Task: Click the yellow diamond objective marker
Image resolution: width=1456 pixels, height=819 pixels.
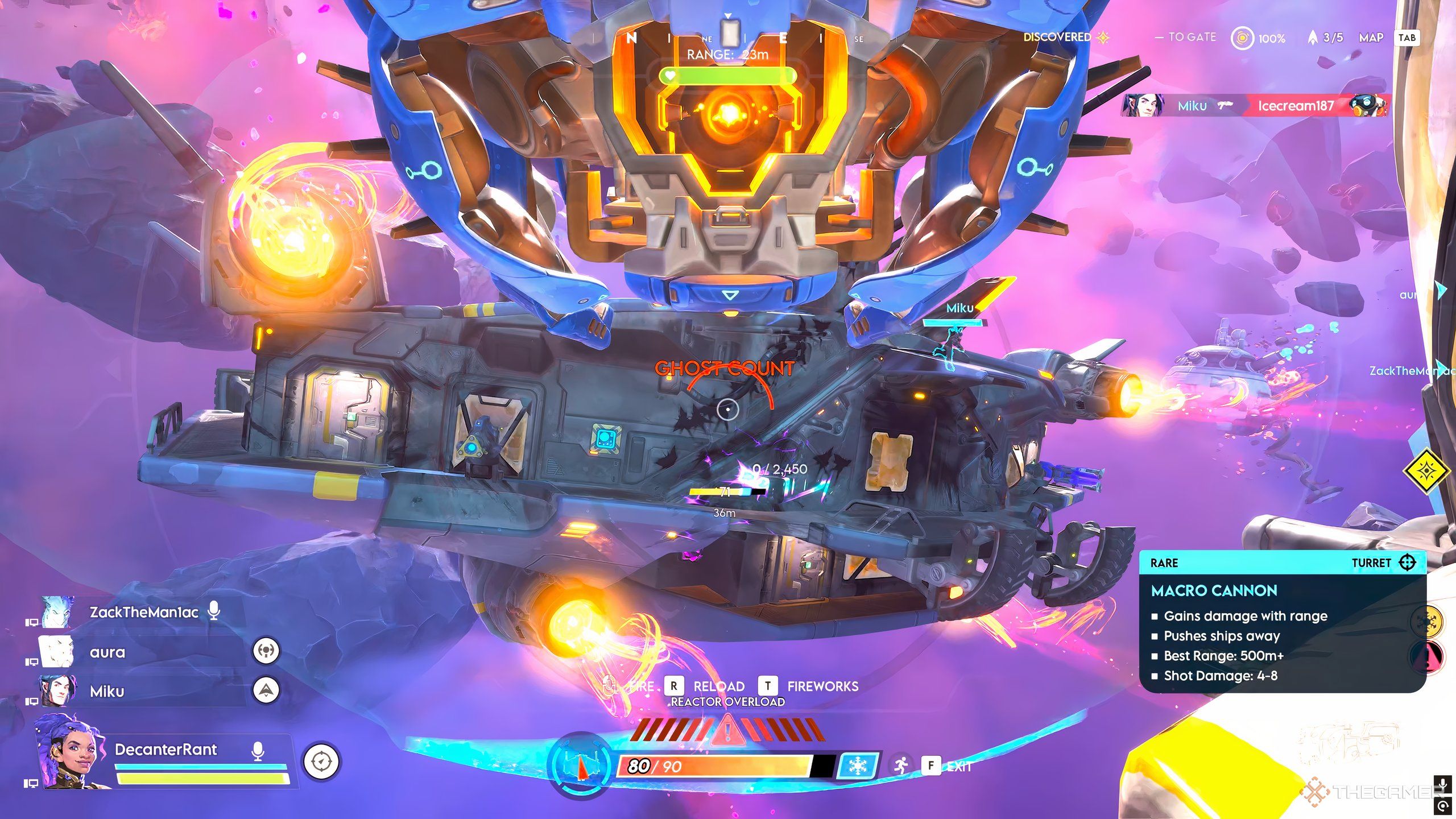Action: coord(1428,471)
